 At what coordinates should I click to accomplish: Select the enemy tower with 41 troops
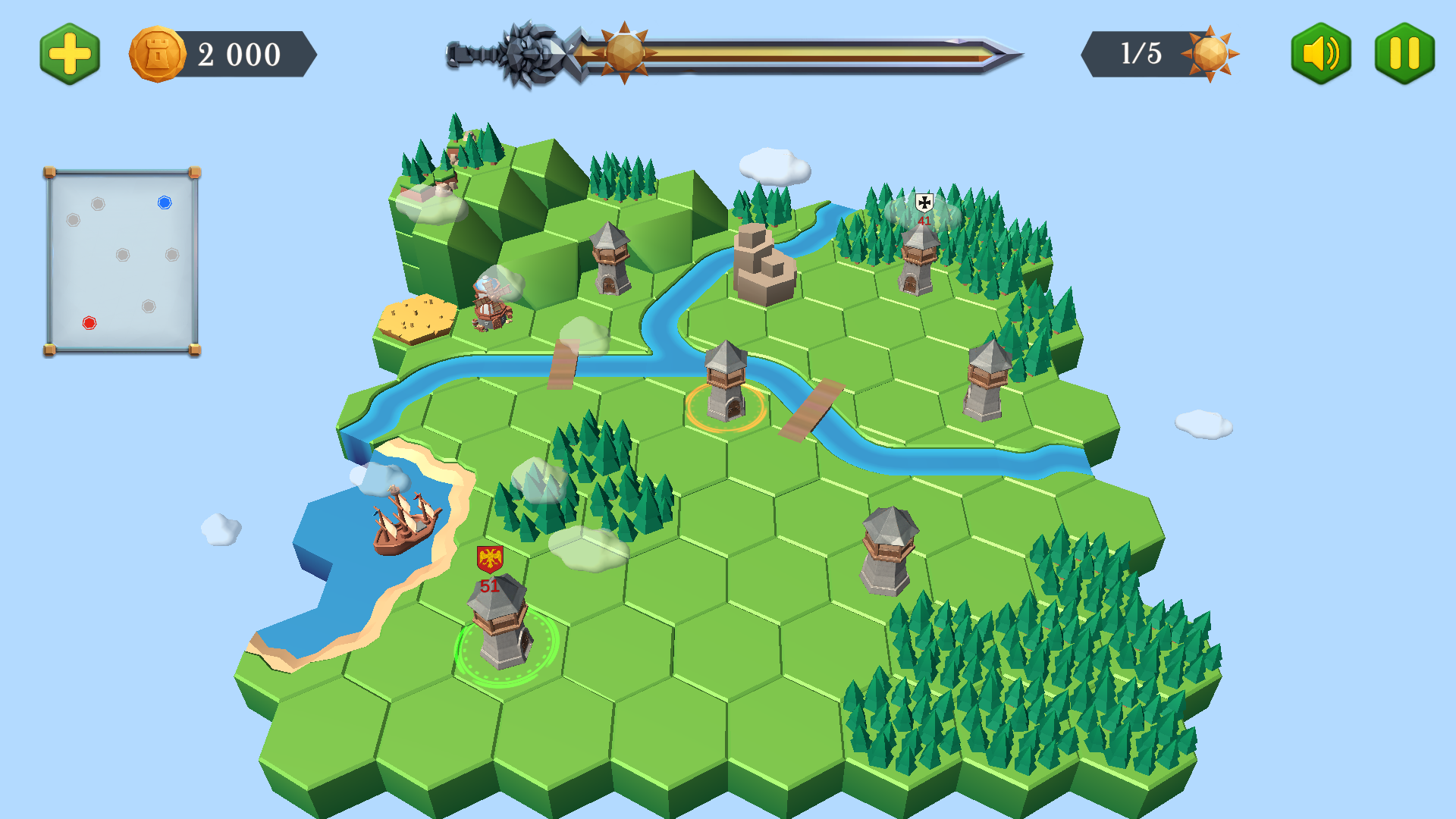918,260
